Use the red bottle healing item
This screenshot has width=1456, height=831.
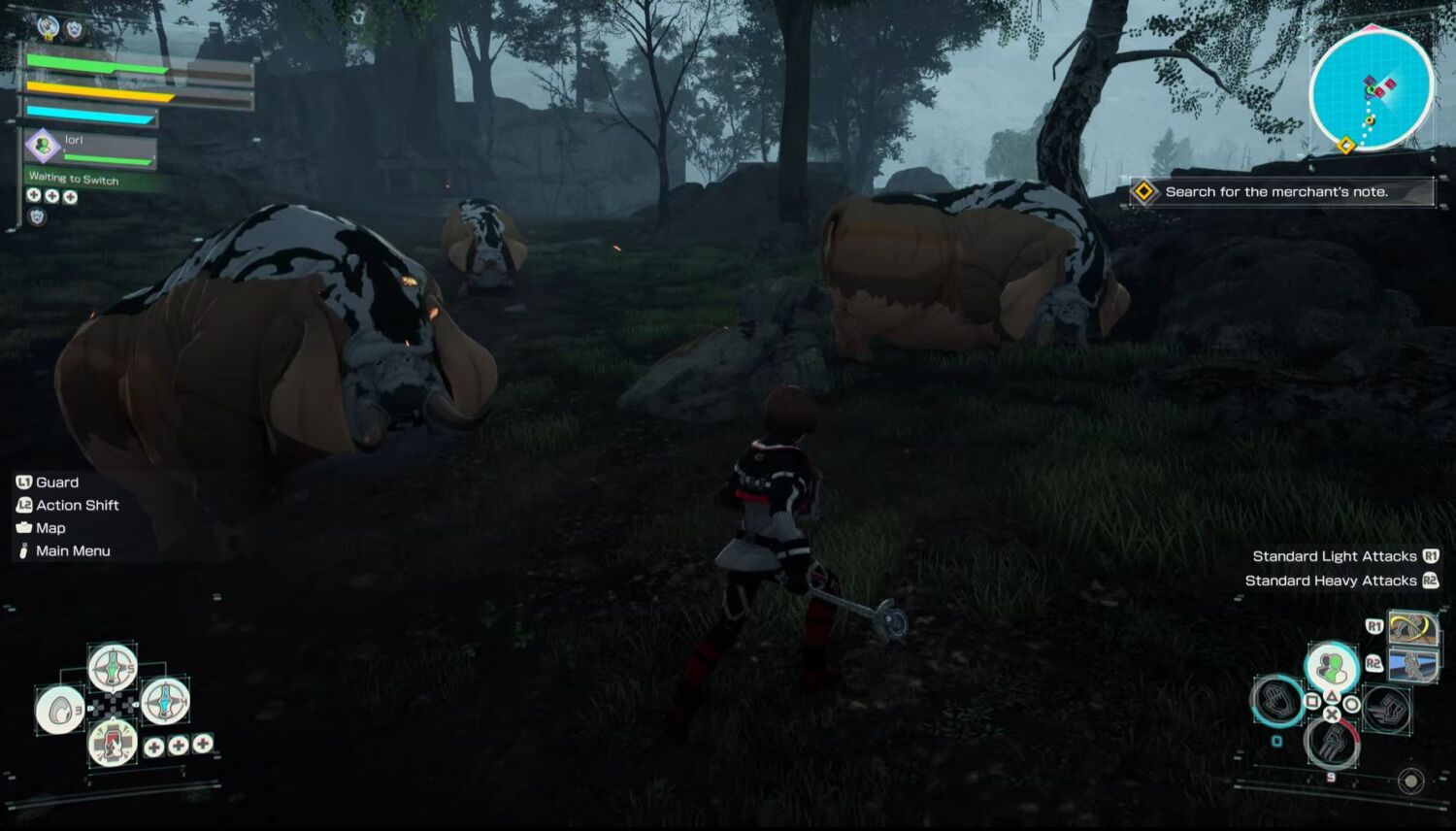click(x=113, y=745)
